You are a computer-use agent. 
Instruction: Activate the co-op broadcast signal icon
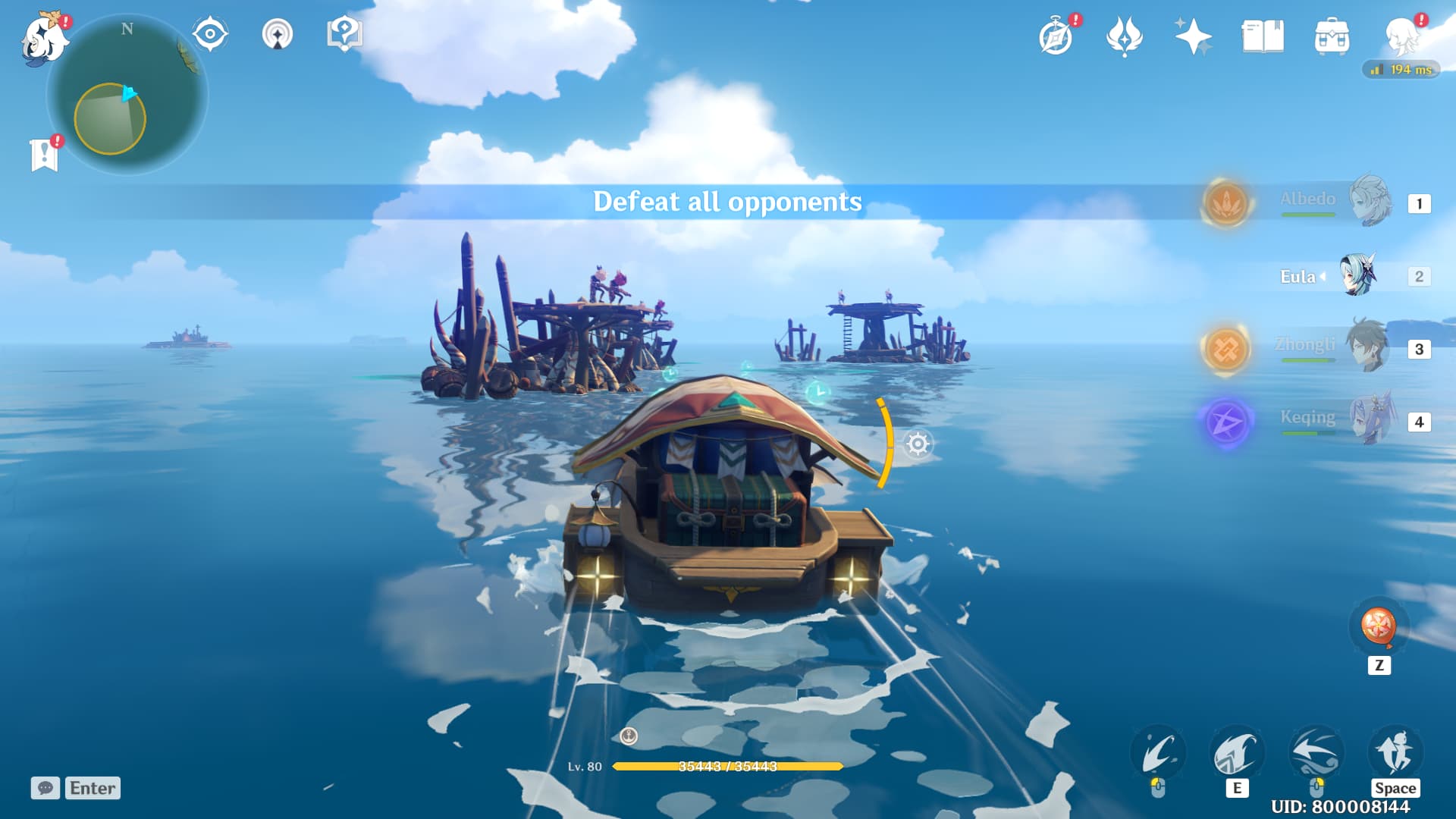[279, 34]
